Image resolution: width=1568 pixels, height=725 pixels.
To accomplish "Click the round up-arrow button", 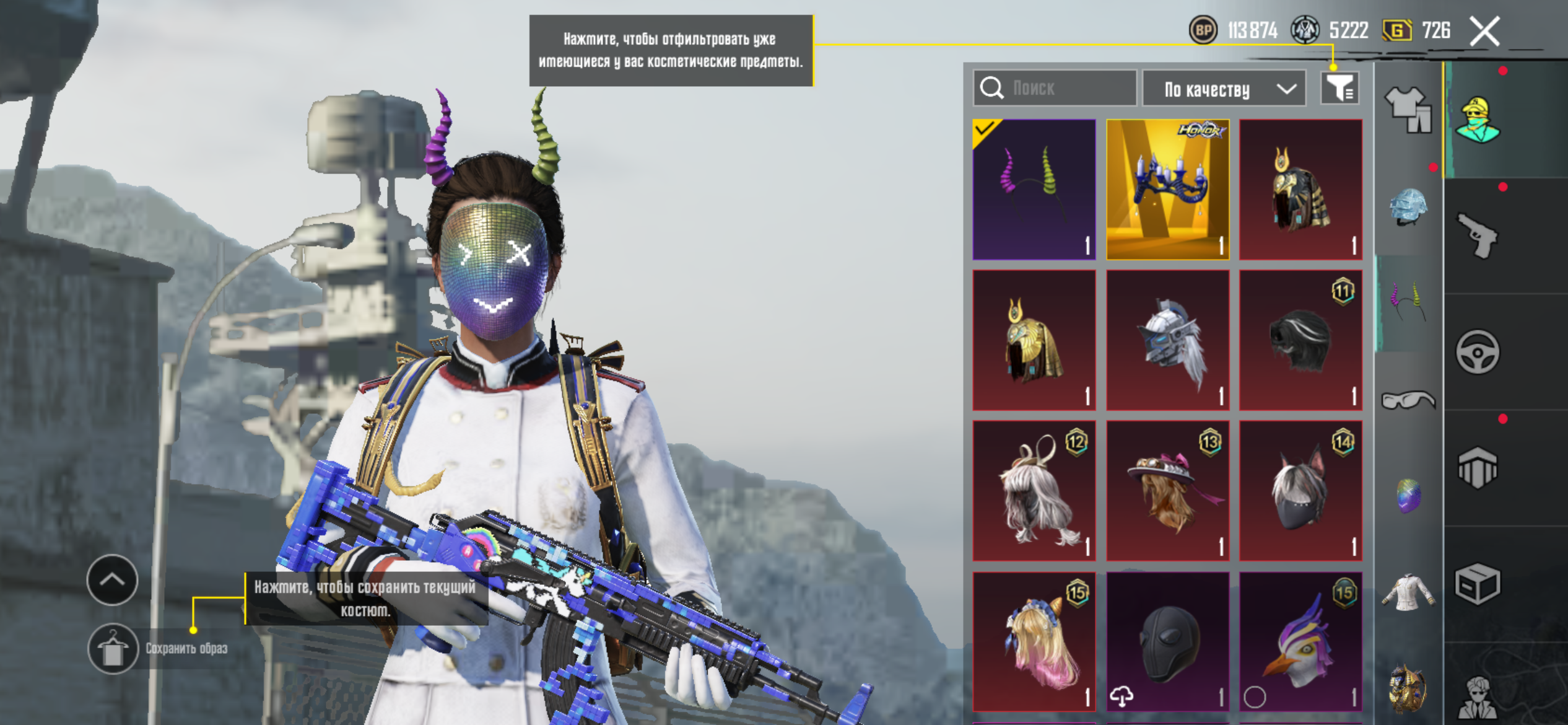I will click(x=112, y=580).
